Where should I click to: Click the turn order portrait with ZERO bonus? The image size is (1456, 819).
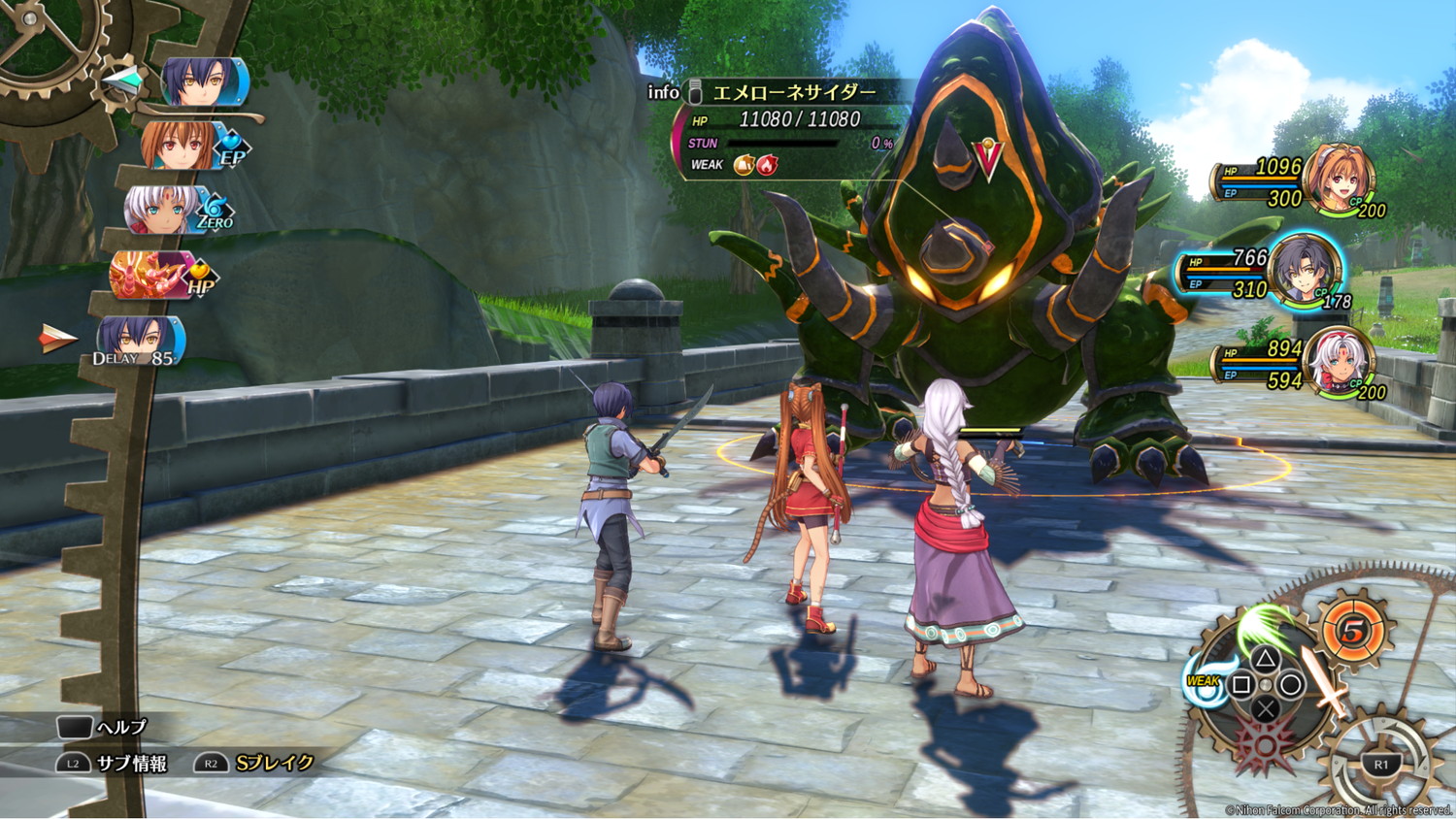point(161,210)
